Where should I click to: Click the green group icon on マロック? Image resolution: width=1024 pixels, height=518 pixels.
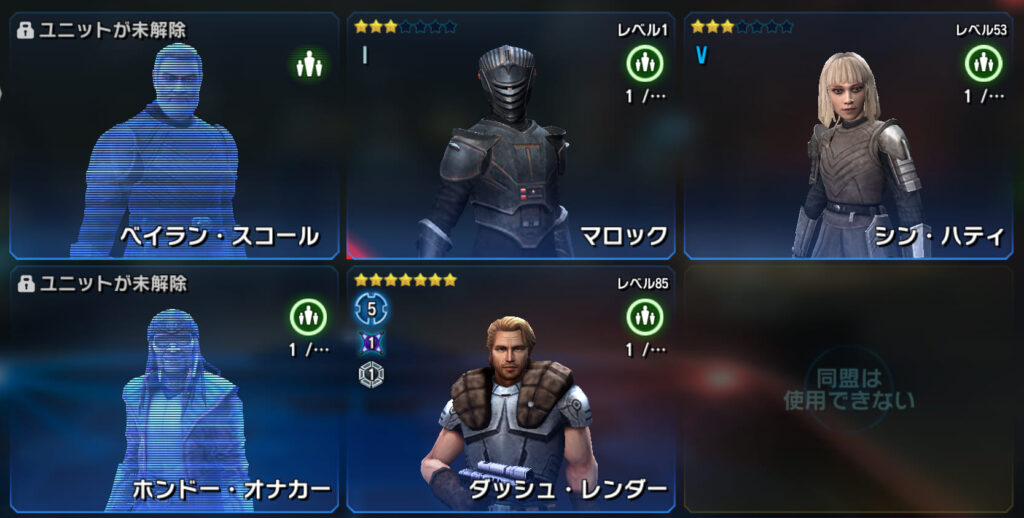[645, 64]
